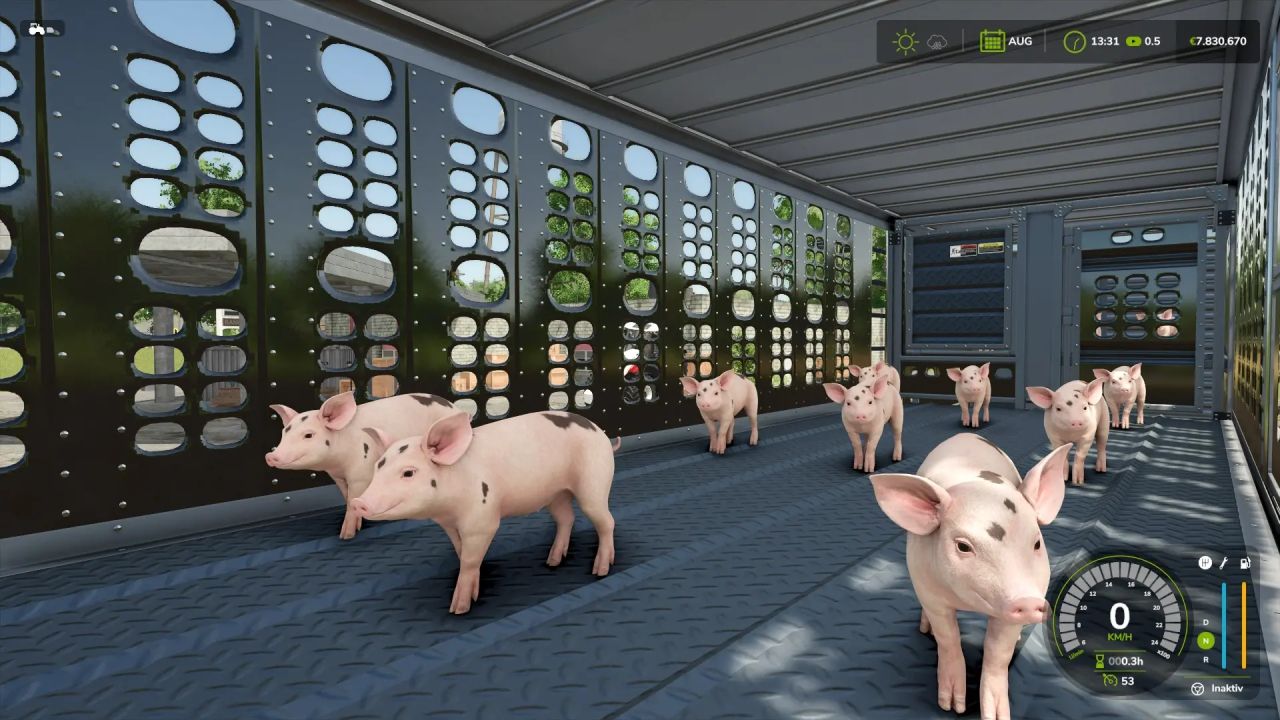Click the livestock count gauge icon
1280x720 pixels.
tap(1110, 681)
